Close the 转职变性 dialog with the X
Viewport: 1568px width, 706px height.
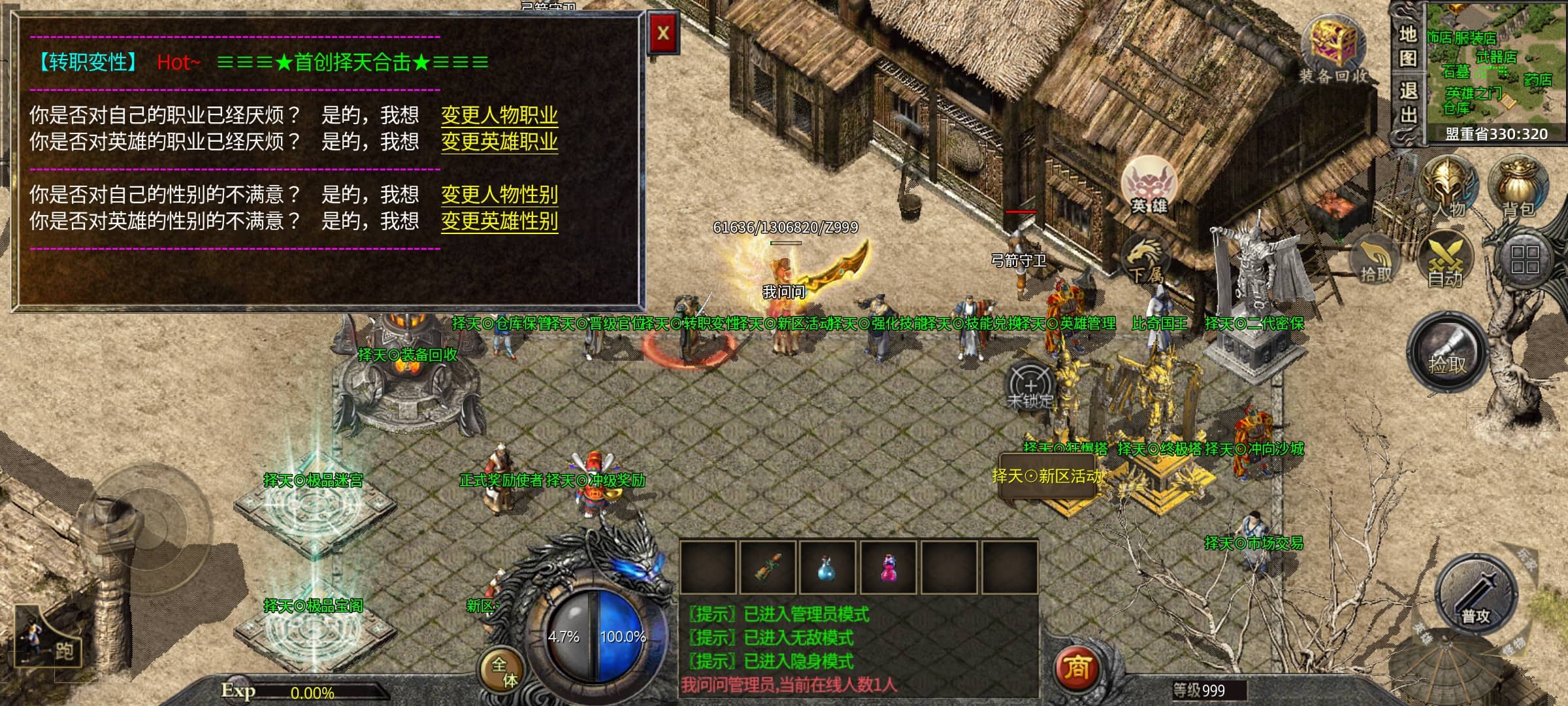click(662, 33)
